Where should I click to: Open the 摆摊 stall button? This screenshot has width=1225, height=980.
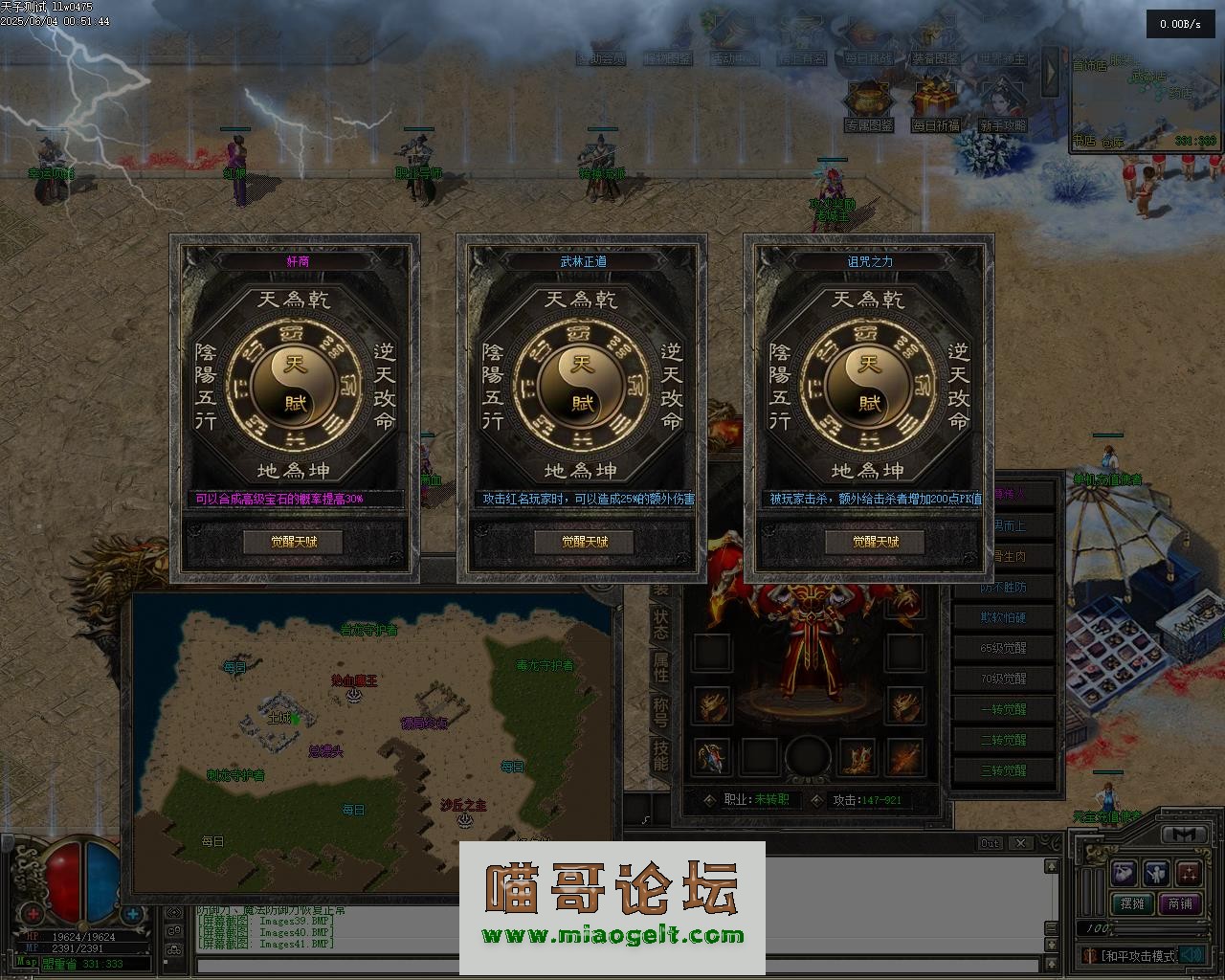1132,903
